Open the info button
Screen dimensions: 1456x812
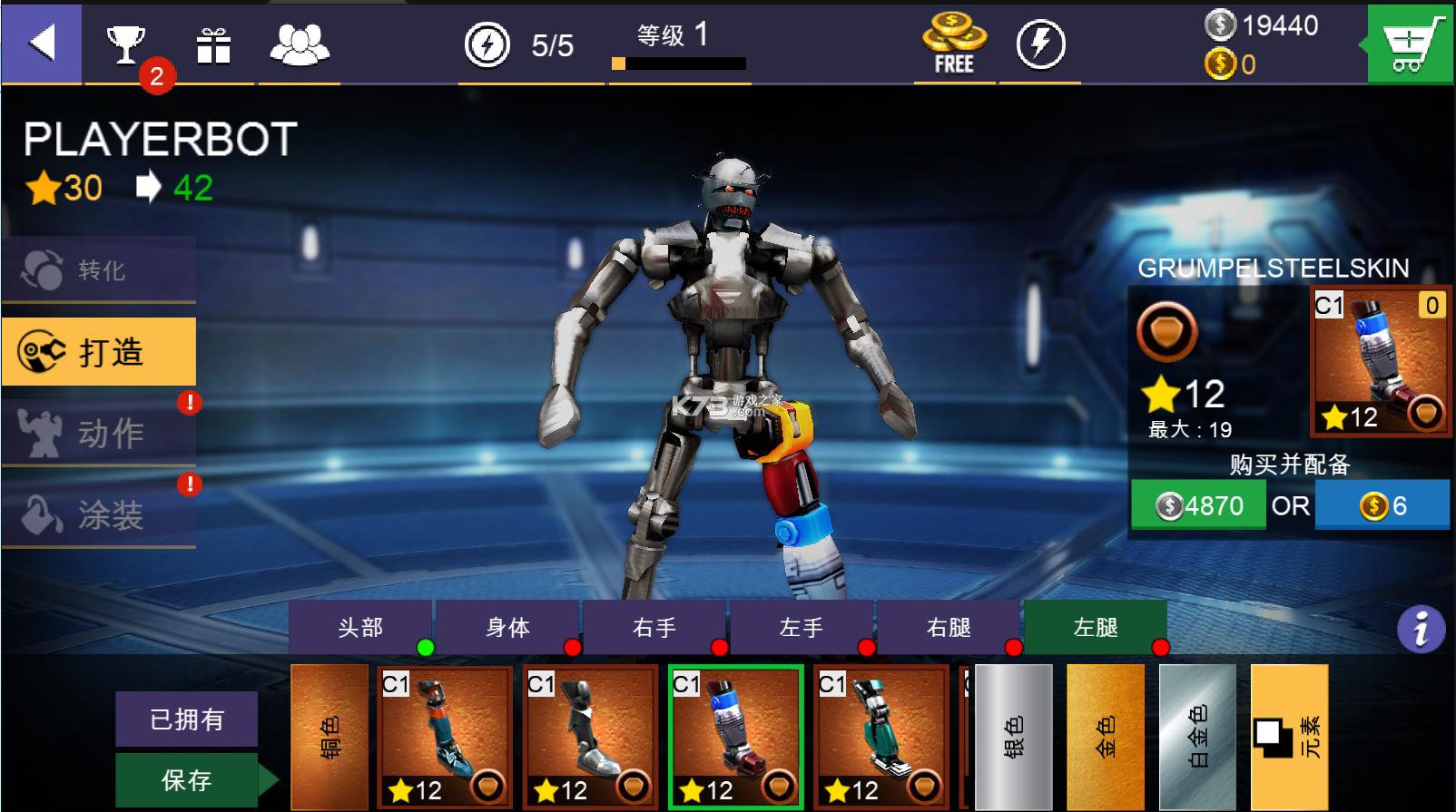[1421, 629]
